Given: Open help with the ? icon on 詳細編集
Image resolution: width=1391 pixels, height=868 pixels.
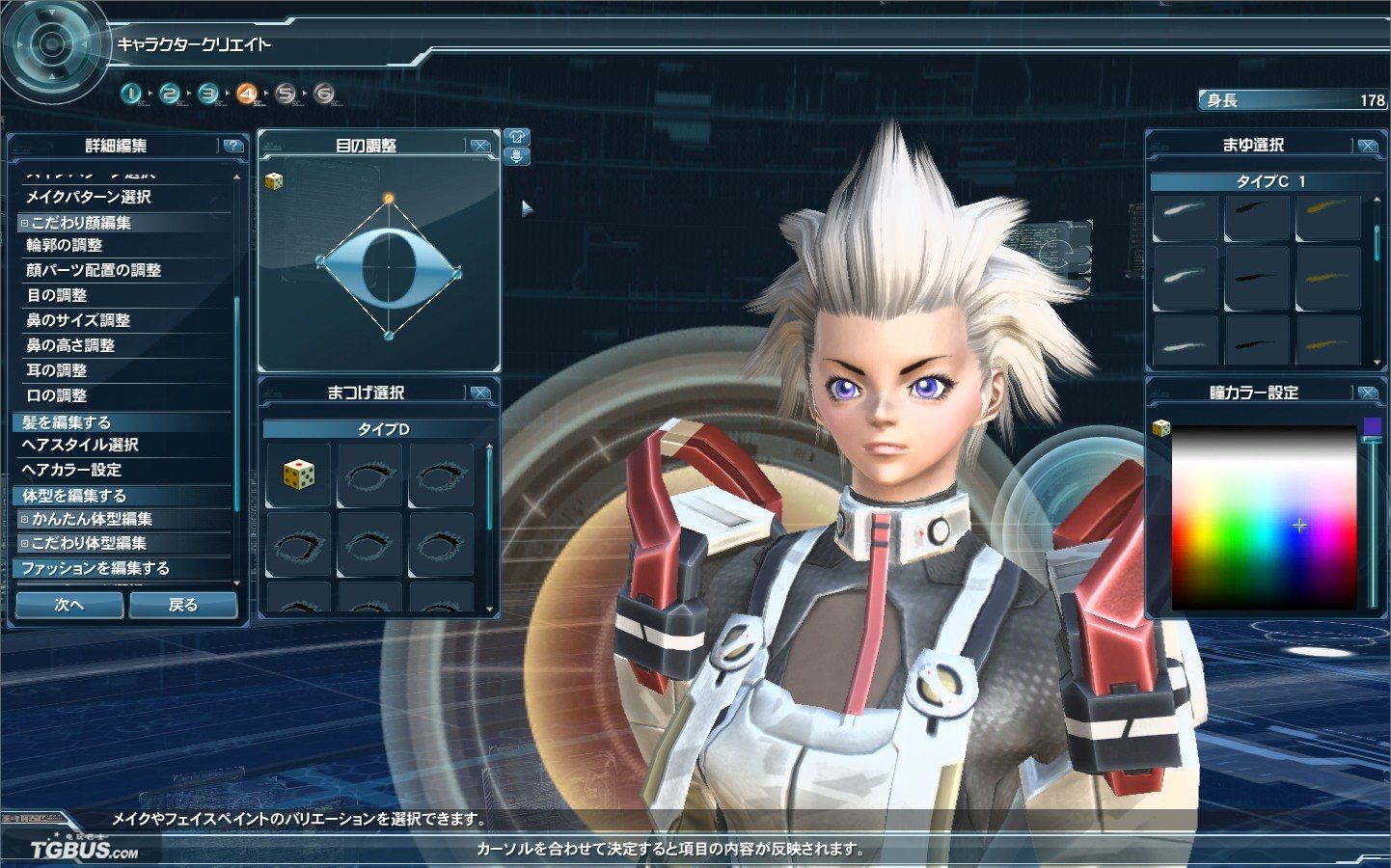Looking at the screenshot, I should [232, 147].
